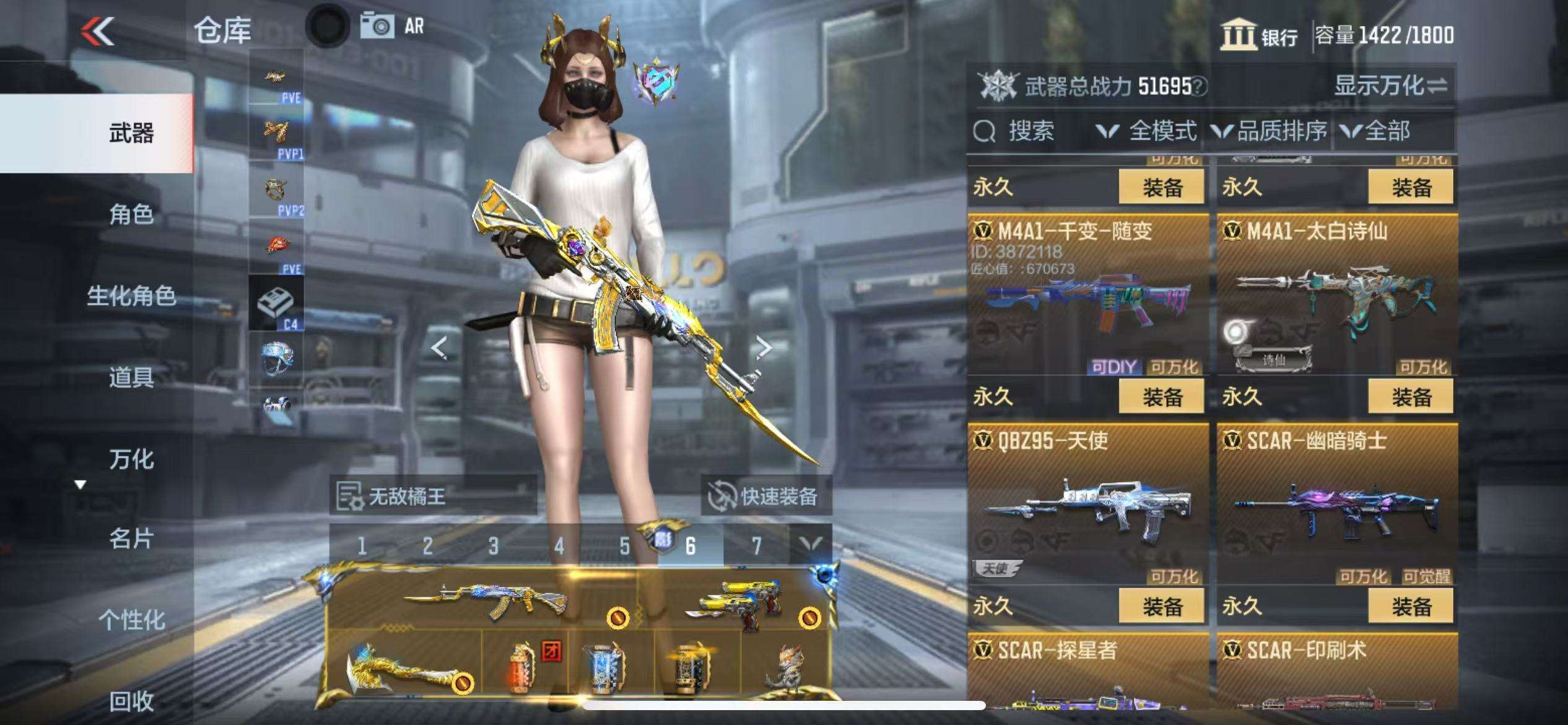This screenshot has width=1568, height=725.
Task: Switch to loadout slot 3
Action: [493, 546]
